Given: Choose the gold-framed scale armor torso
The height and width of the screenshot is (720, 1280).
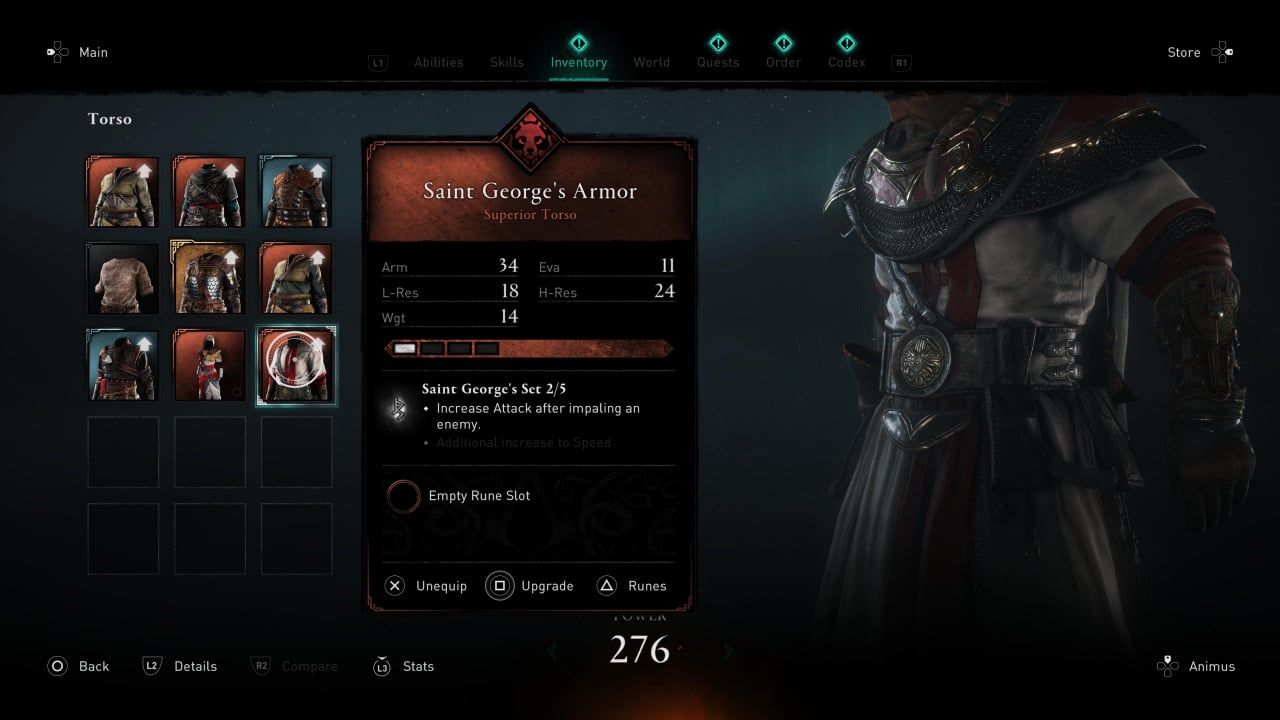Looking at the screenshot, I should tap(210, 279).
